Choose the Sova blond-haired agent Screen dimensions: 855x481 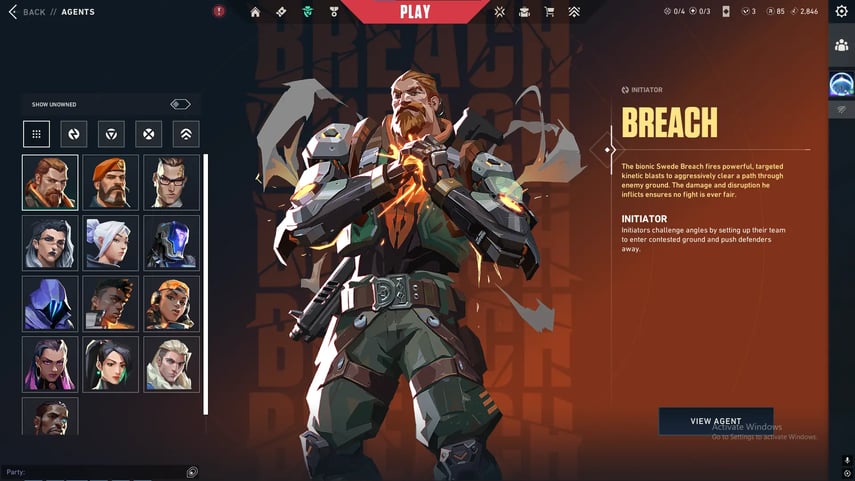click(171, 364)
